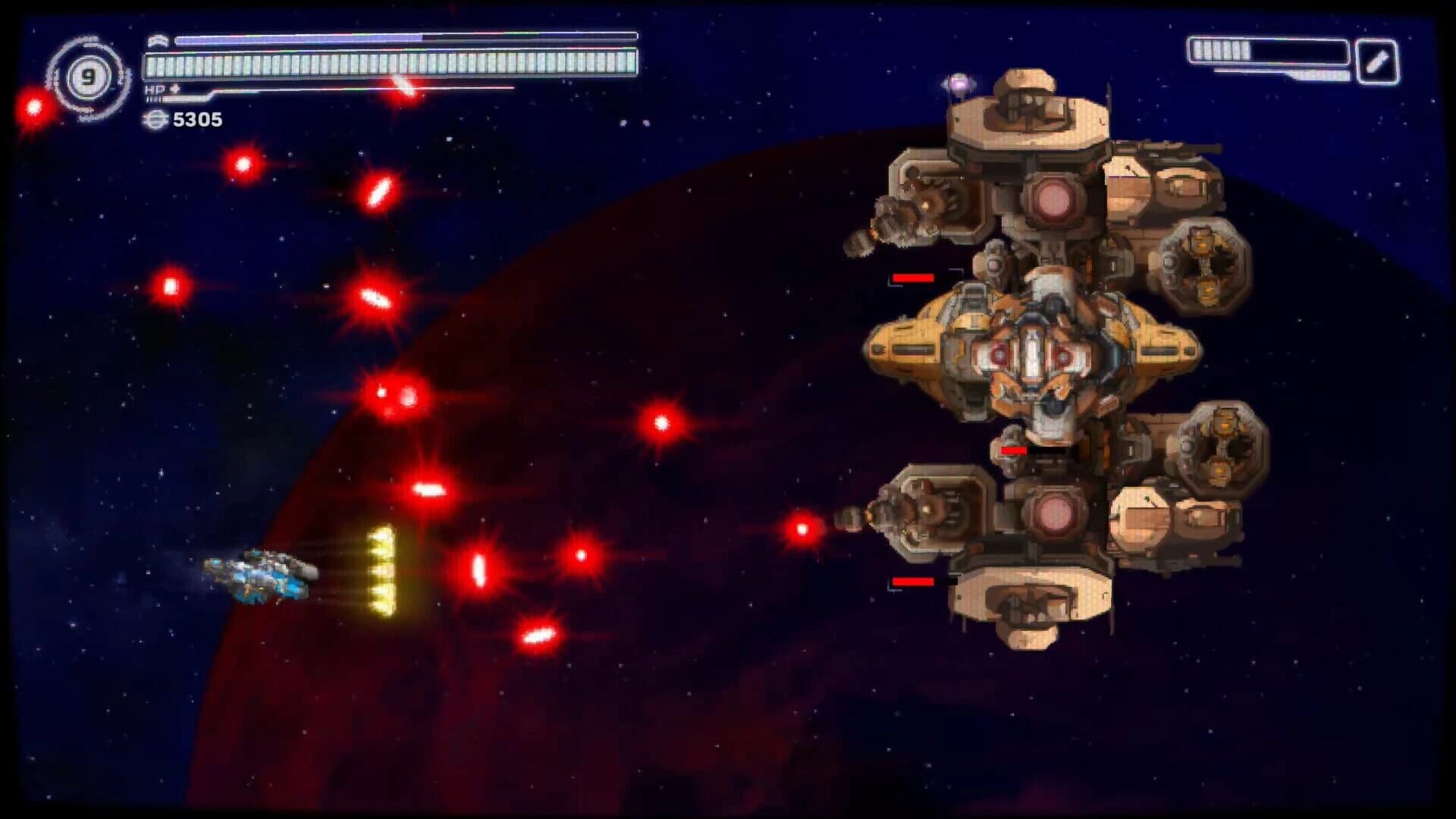Screen dimensions: 1456x819
Task: Toggle the upper red enemy health indicator
Action: coord(912,278)
